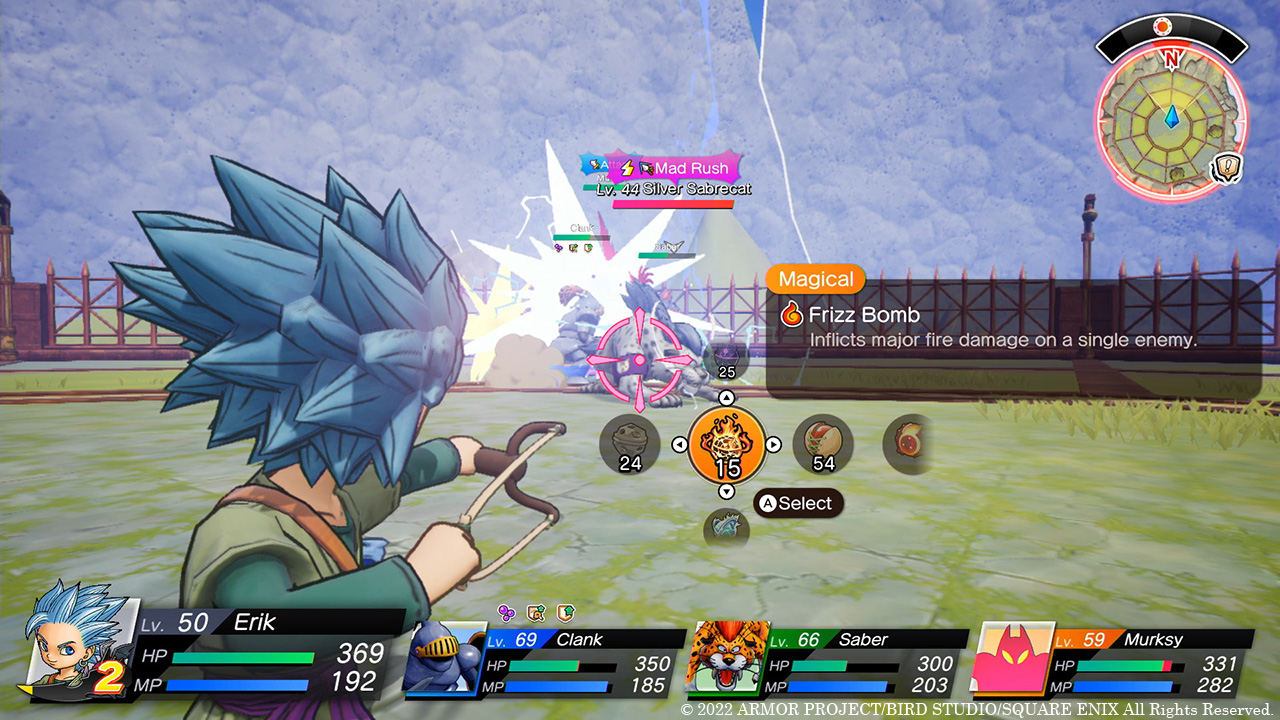Screen dimensions: 1280x720
Task: Click the right arrow on pellet wheel
Action: (x=774, y=444)
